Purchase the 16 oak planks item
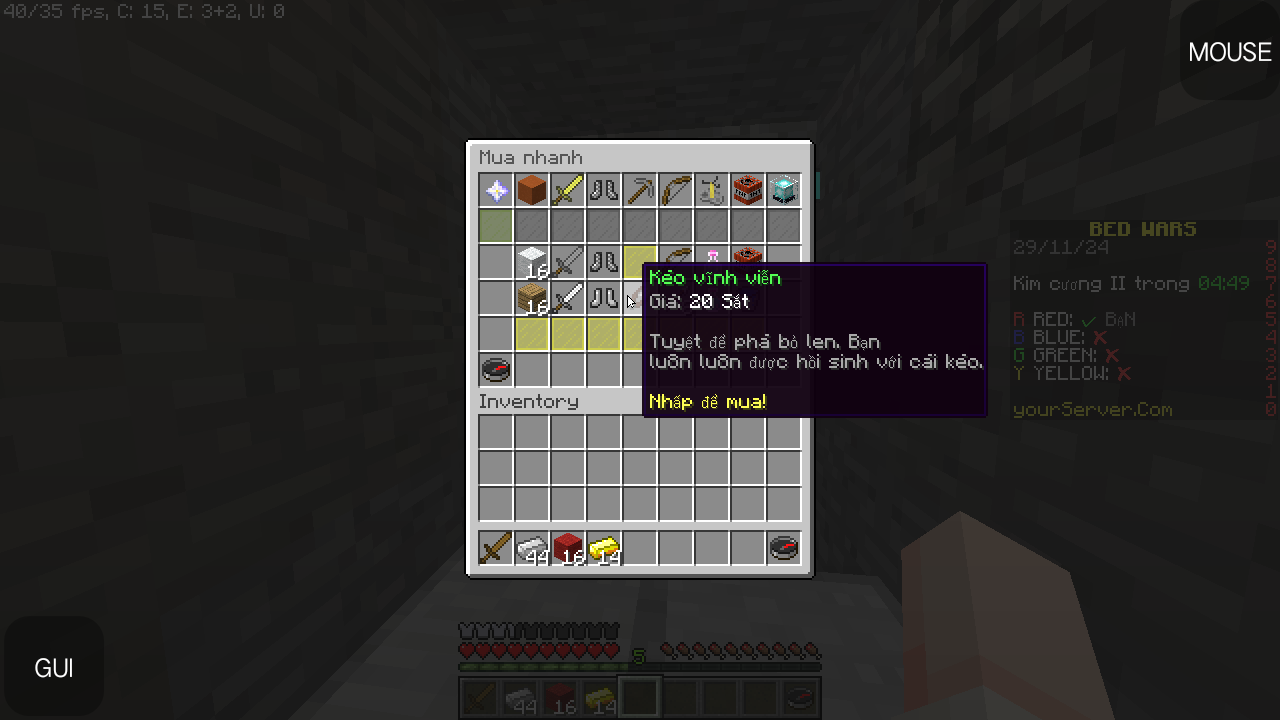Viewport: 1280px width, 720px height. click(532, 298)
